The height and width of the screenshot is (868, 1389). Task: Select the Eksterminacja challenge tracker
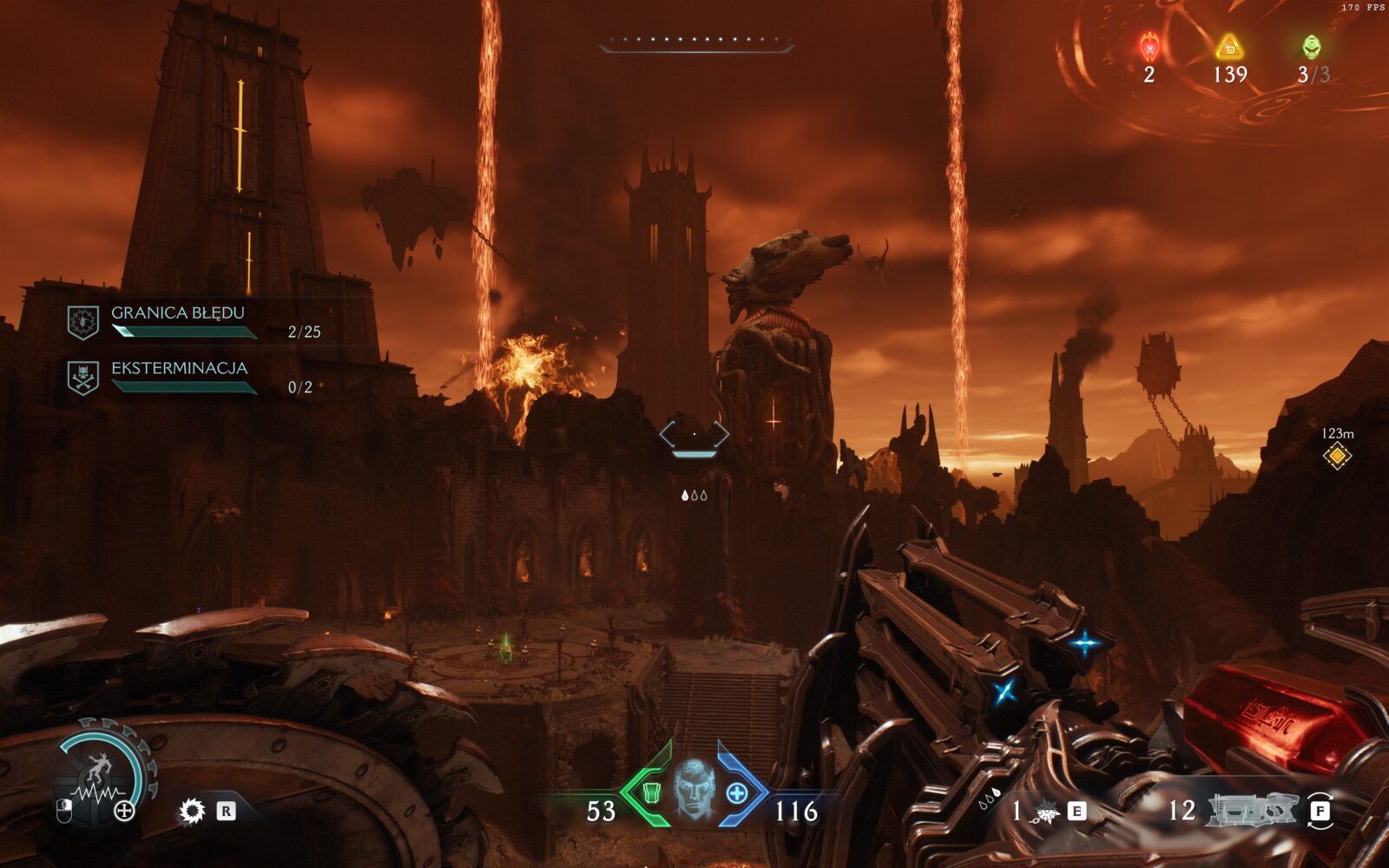pyautogui.click(x=178, y=377)
